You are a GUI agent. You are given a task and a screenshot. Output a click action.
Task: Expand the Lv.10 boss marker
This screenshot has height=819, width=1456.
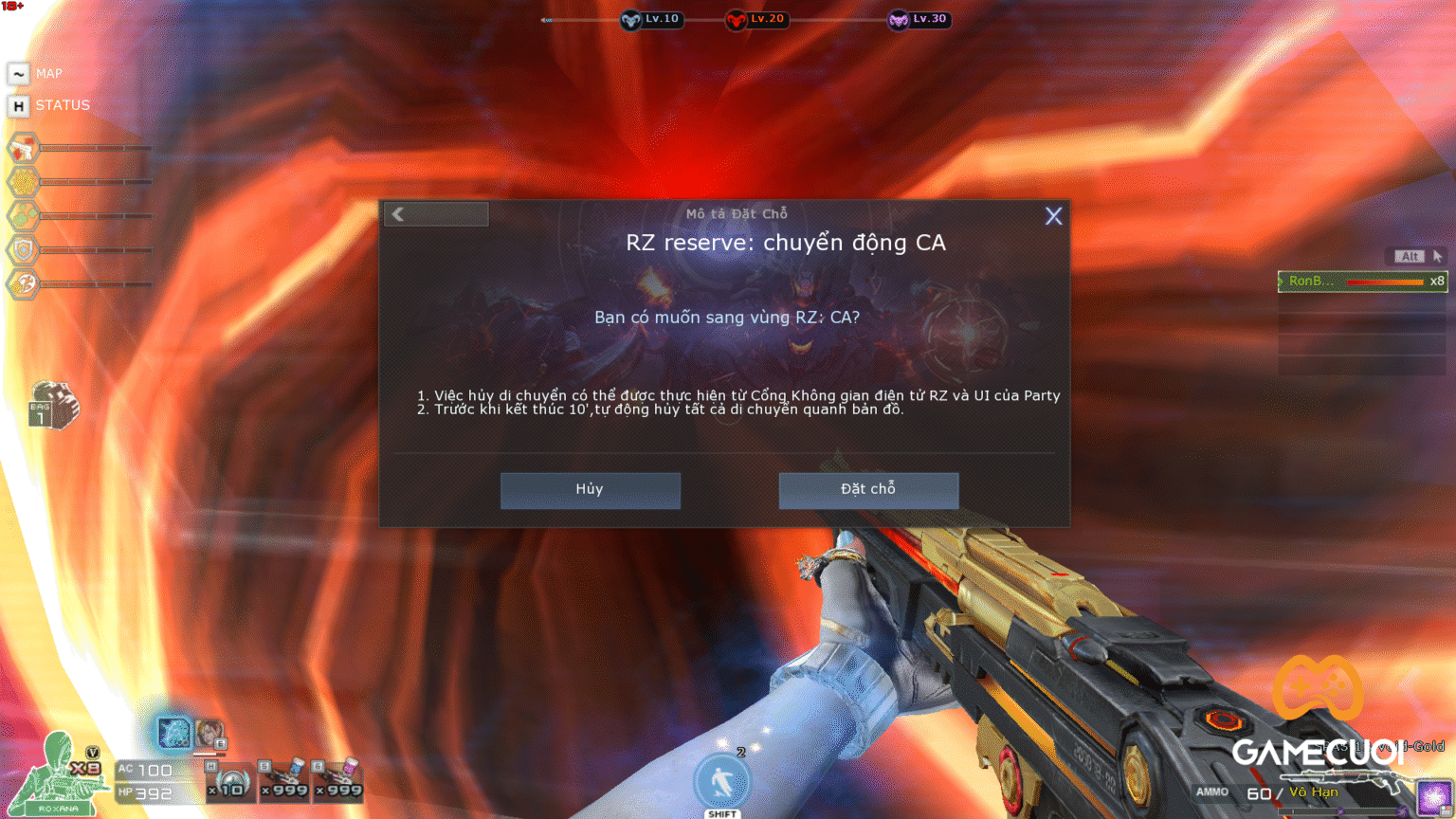(651, 20)
